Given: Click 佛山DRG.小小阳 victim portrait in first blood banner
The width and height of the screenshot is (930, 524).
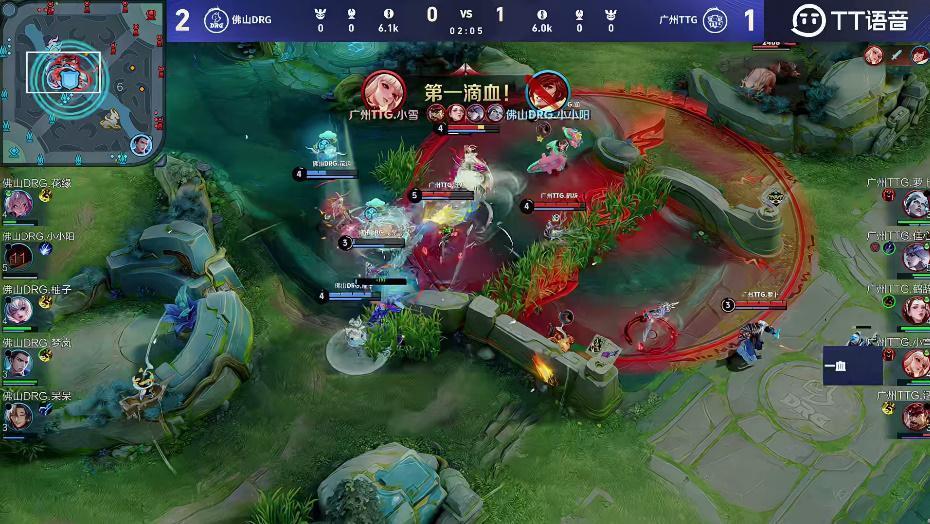Looking at the screenshot, I should pos(546,91).
